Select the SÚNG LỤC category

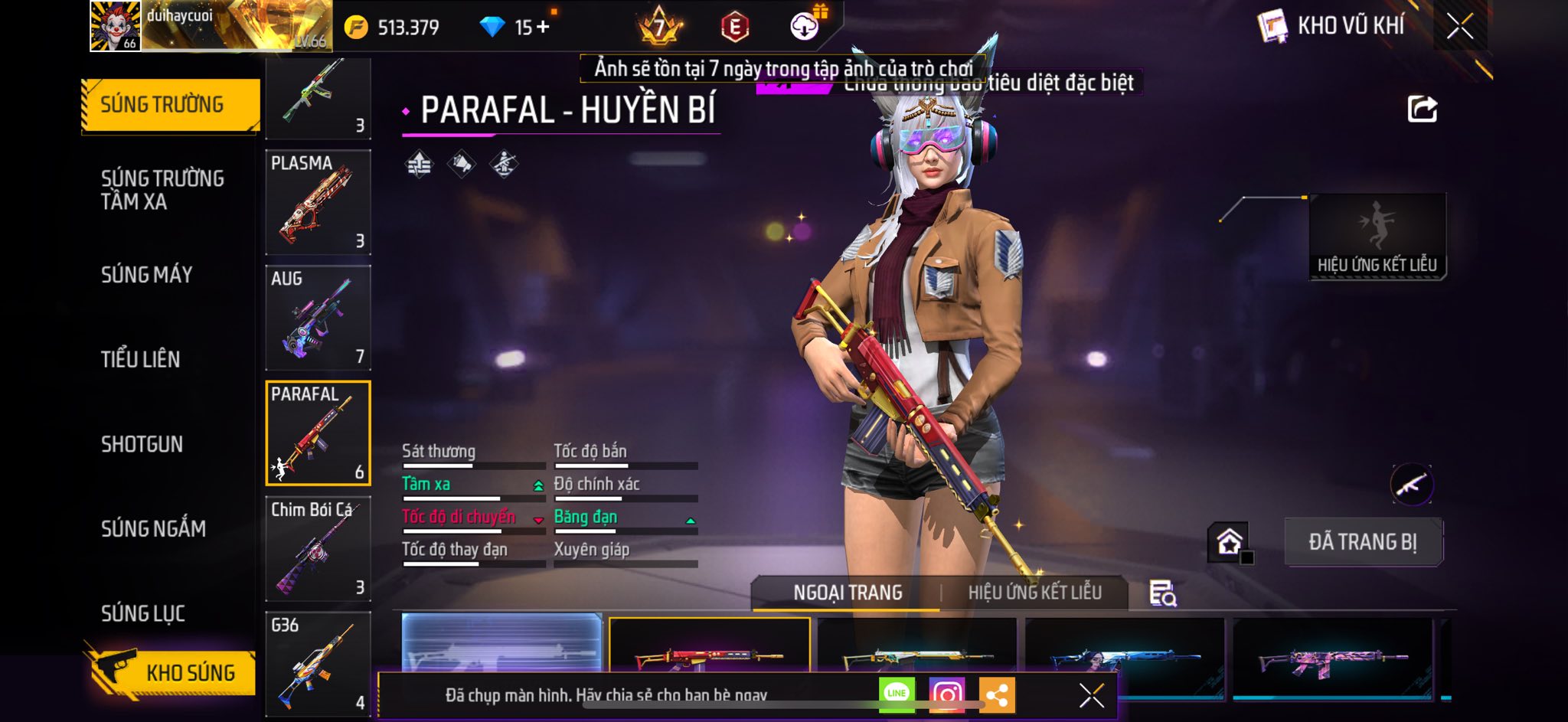pyautogui.click(x=143, y=613)
